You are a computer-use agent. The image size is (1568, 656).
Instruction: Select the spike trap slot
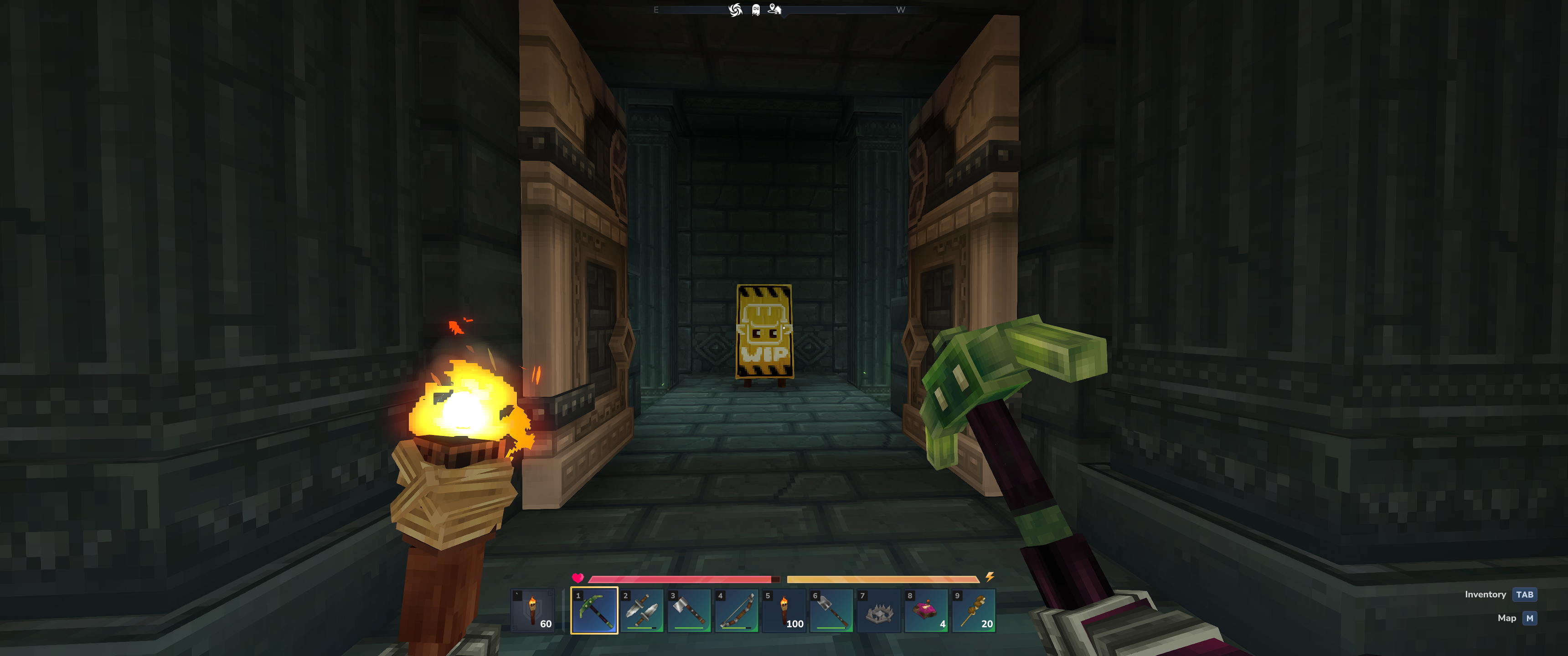pos(879,610)
